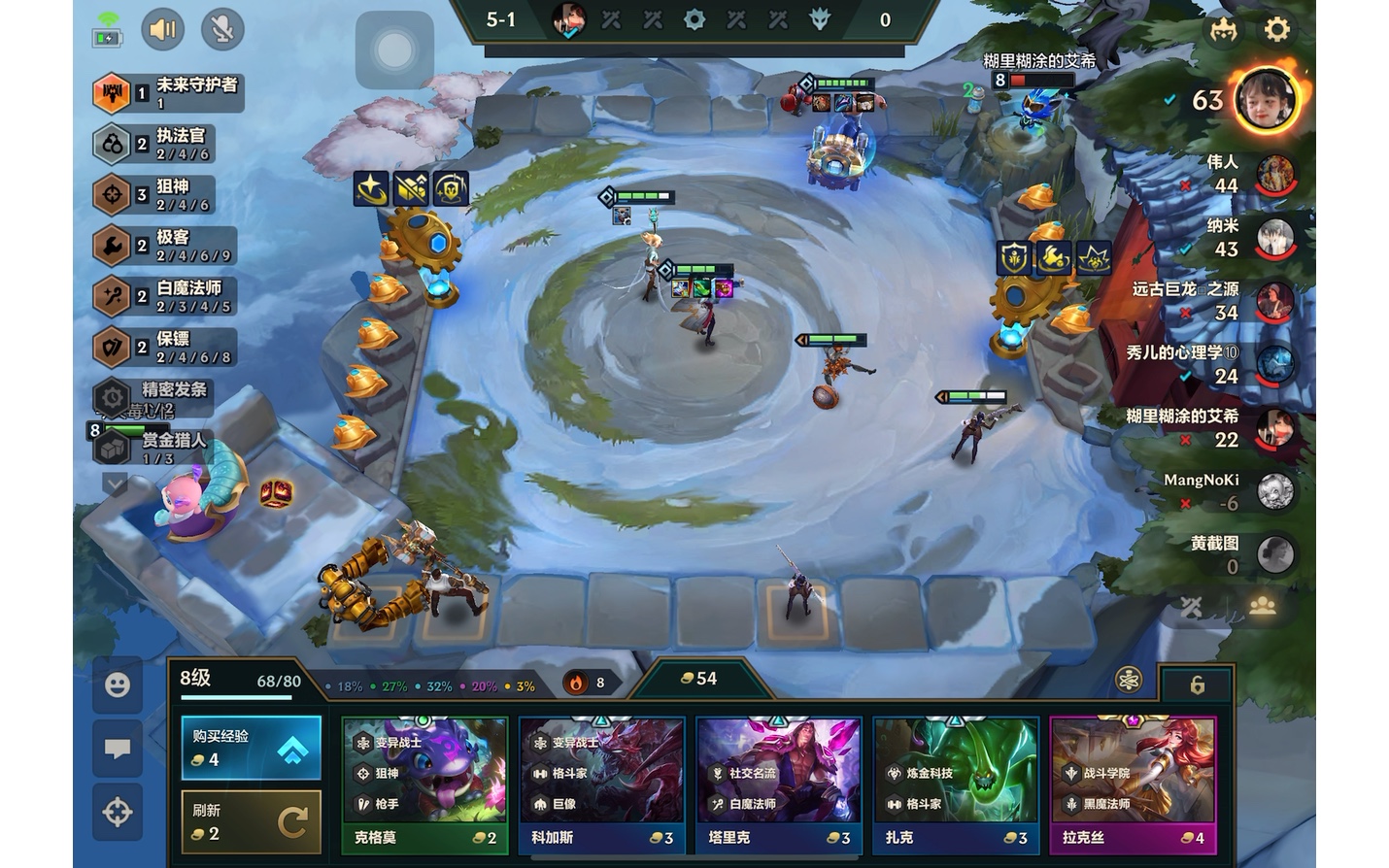Expand the trait list arrow
Screen dimensions: 1389x868
pos(115,483)
